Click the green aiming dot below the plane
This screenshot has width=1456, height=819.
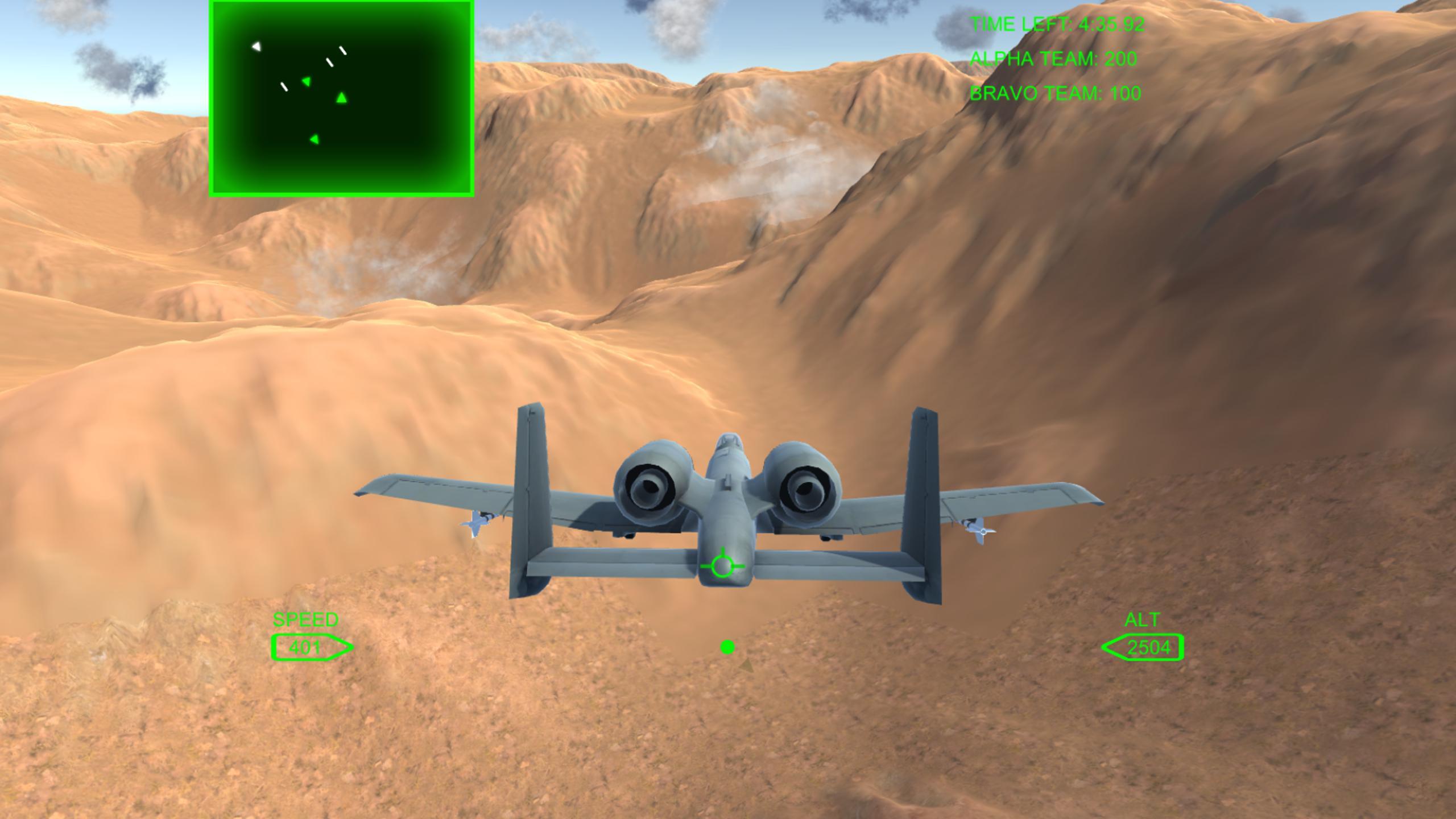[728, 646]
